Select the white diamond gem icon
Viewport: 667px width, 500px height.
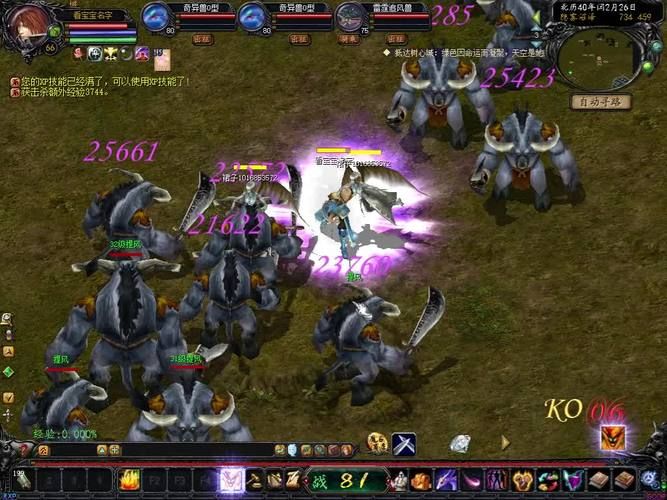click(x=461, y=443)
